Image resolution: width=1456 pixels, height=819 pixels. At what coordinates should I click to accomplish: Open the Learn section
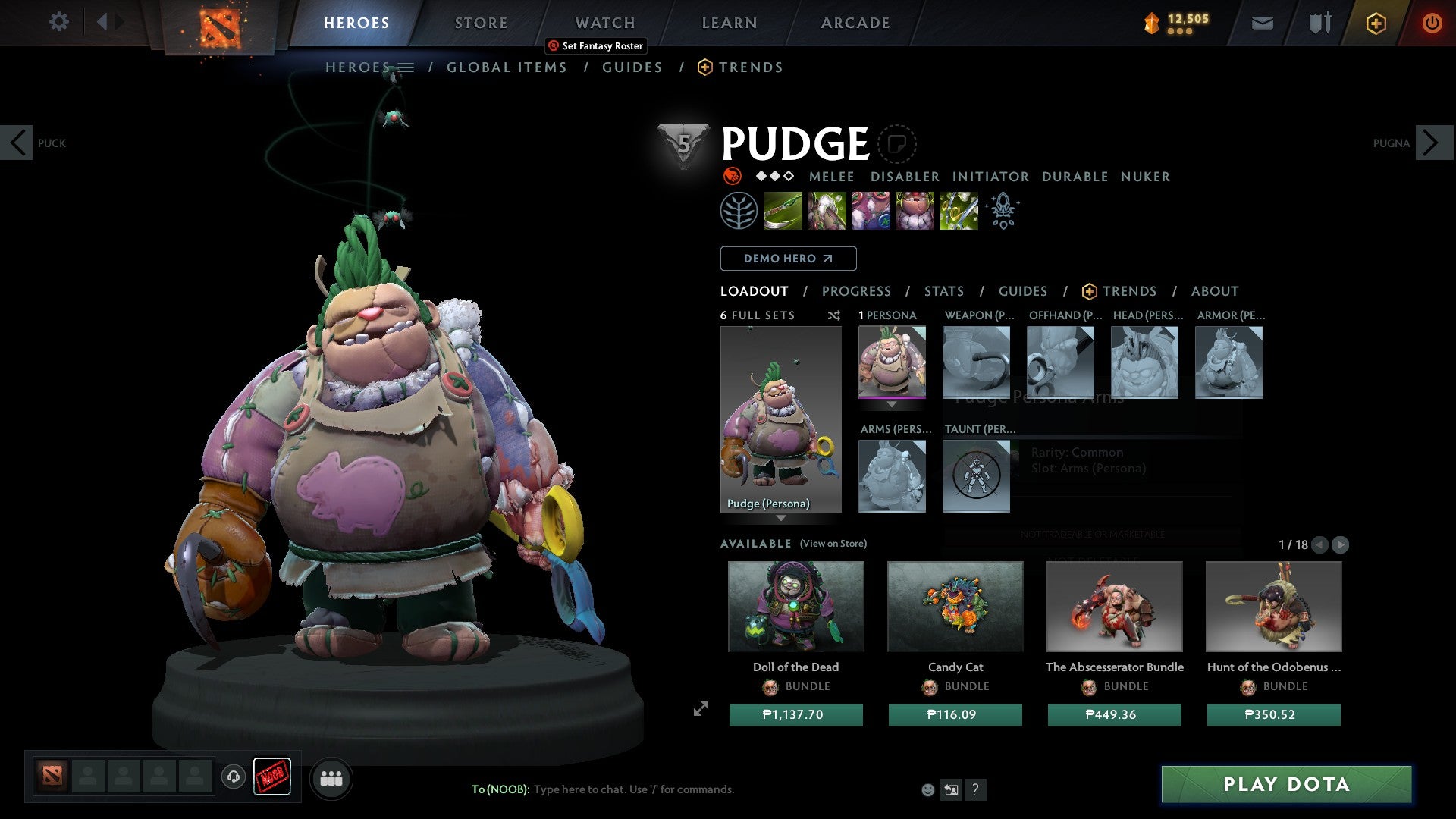coord(729,23)
